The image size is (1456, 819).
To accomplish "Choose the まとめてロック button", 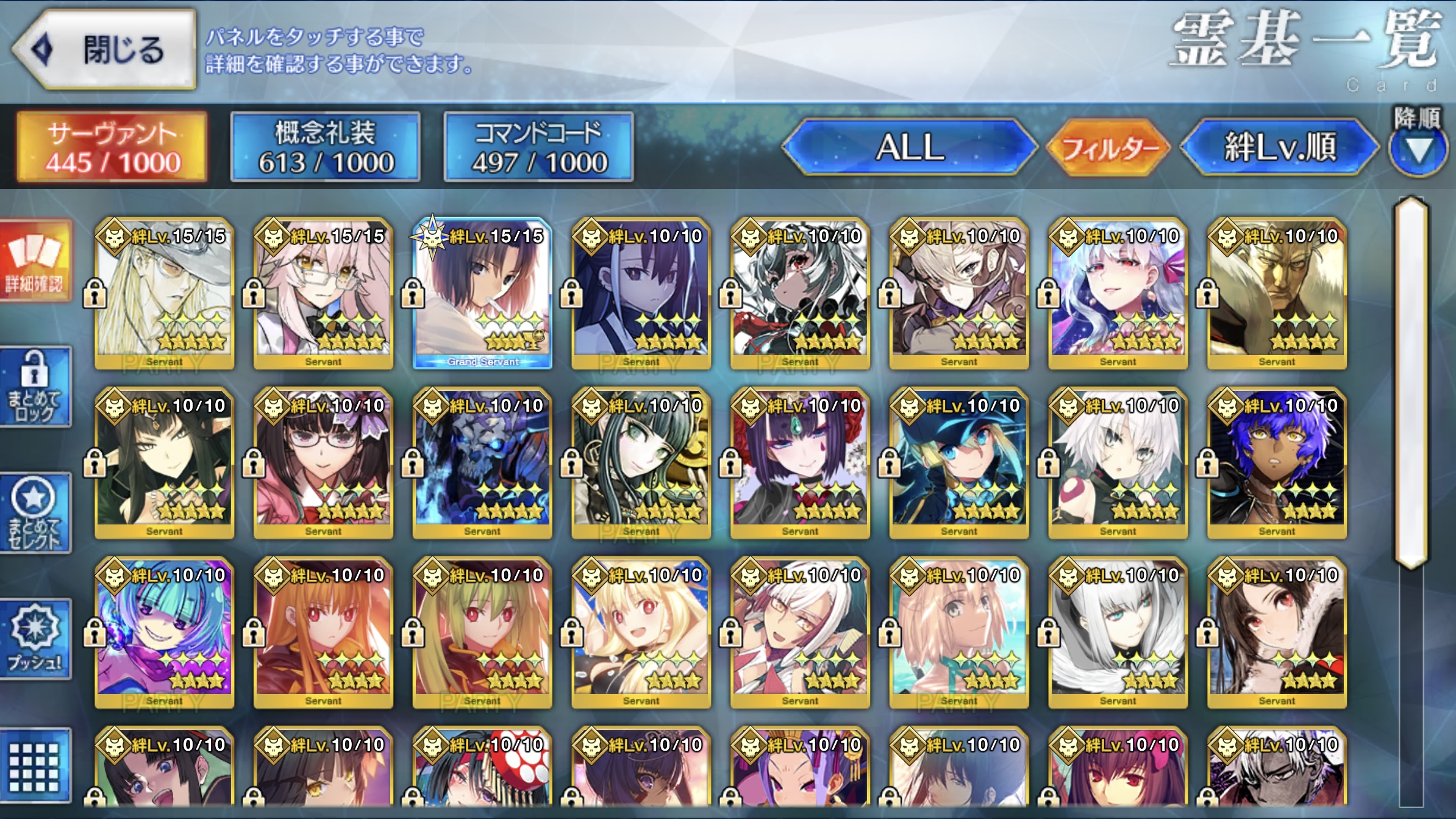I will click(35, 387).
